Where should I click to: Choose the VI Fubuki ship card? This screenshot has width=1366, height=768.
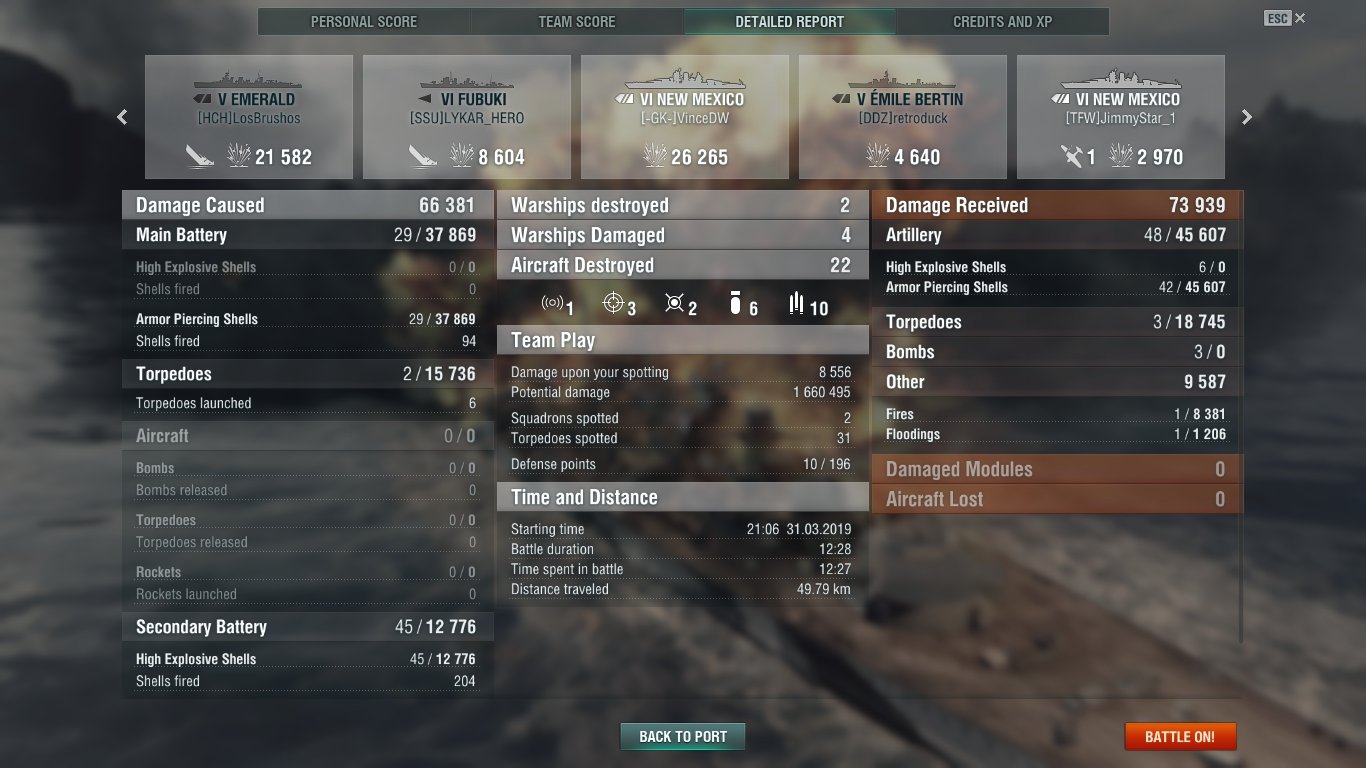click(467, 117)
